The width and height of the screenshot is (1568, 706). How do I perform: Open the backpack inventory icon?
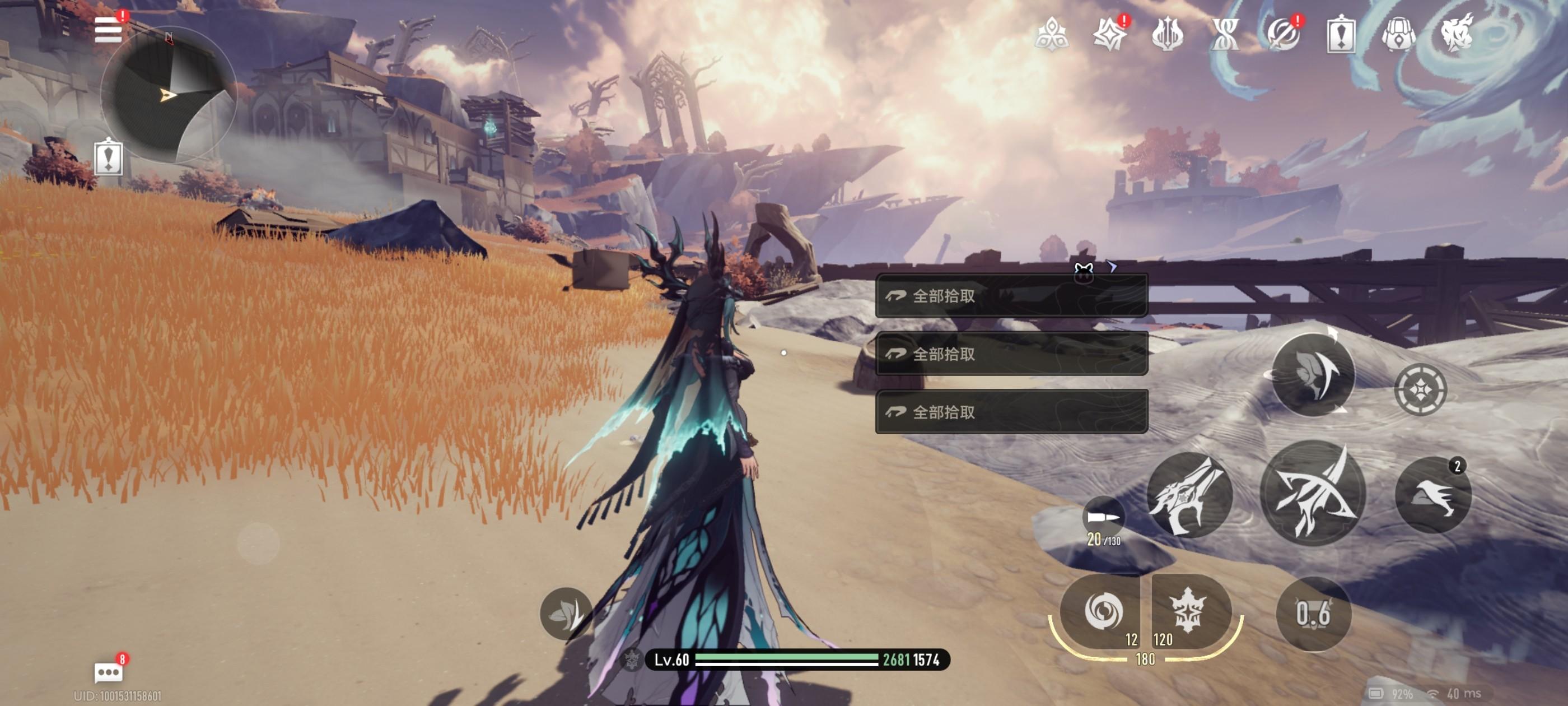[1398, 34]
